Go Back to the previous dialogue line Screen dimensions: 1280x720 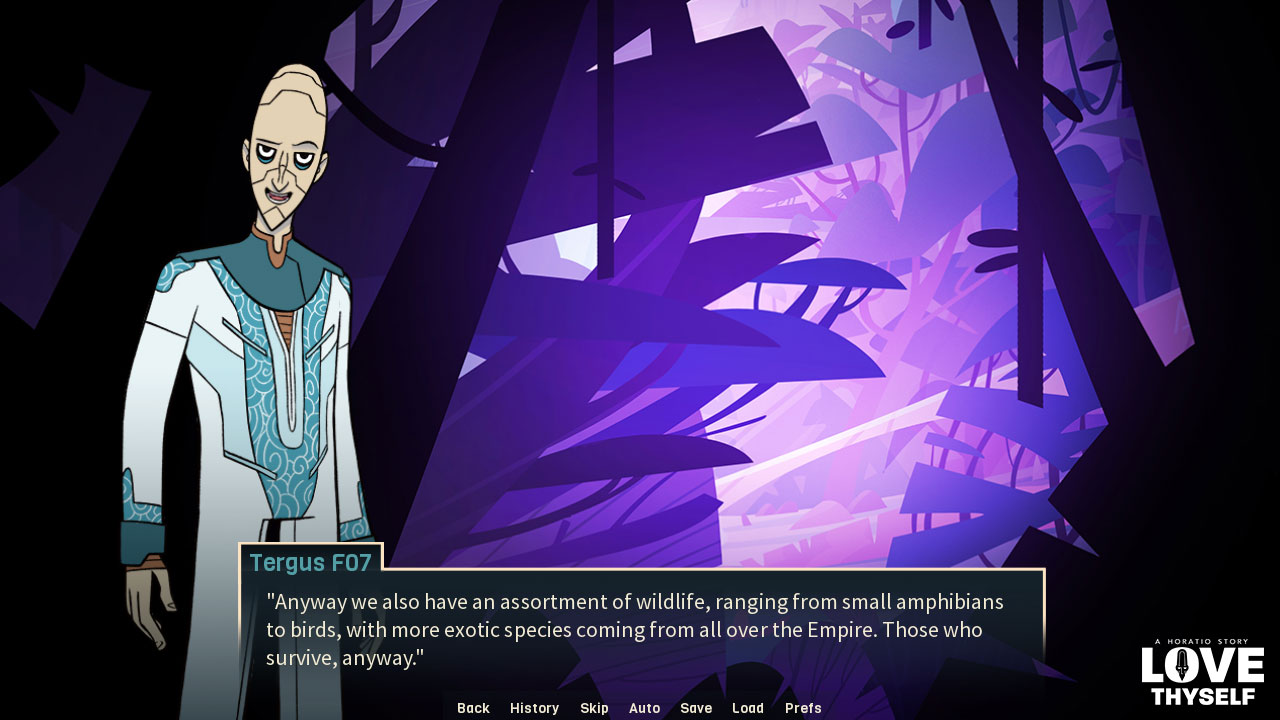click(472, 708)
